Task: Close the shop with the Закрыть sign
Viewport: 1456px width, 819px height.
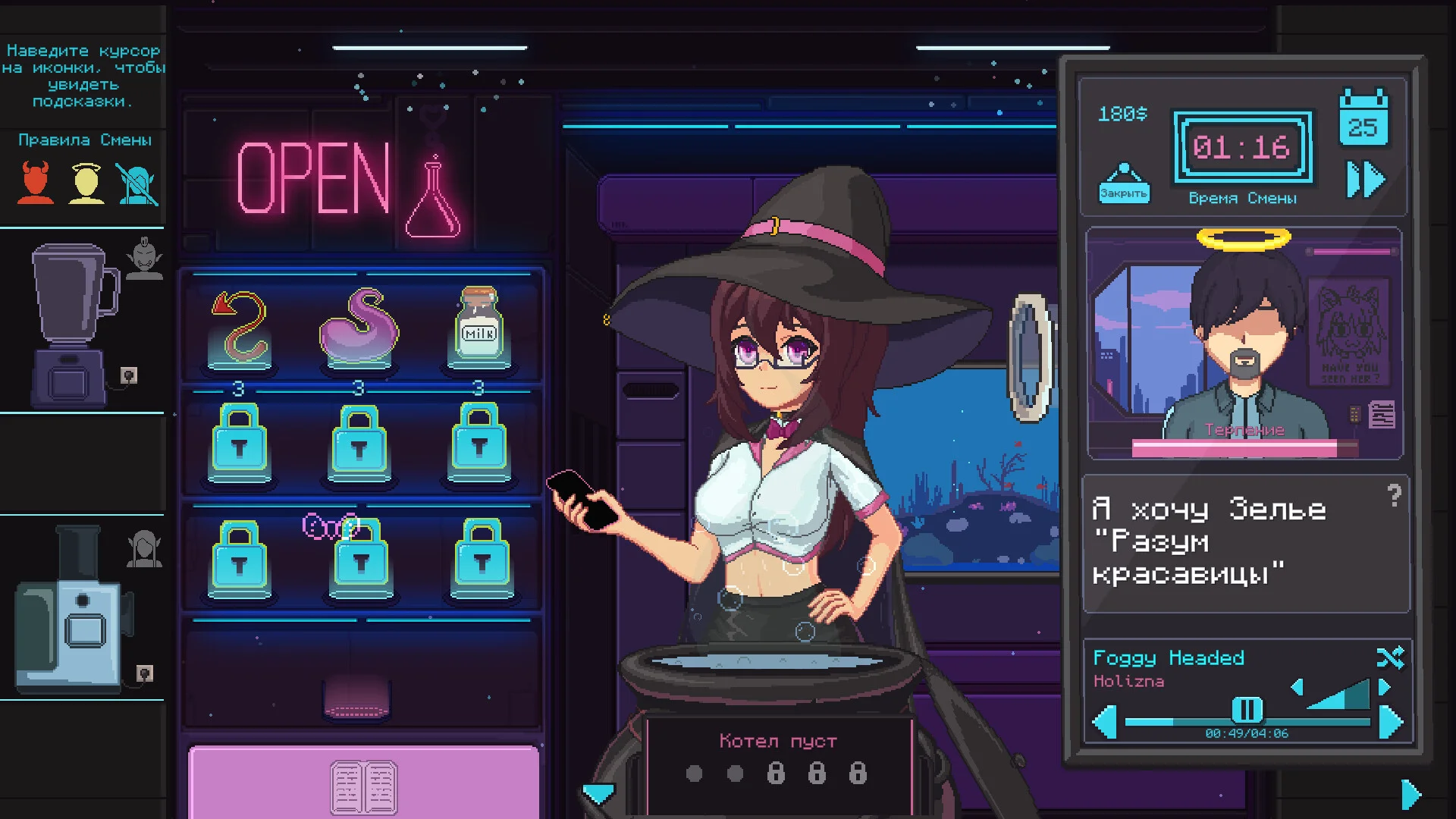Action: click(x=1123, y=184)
